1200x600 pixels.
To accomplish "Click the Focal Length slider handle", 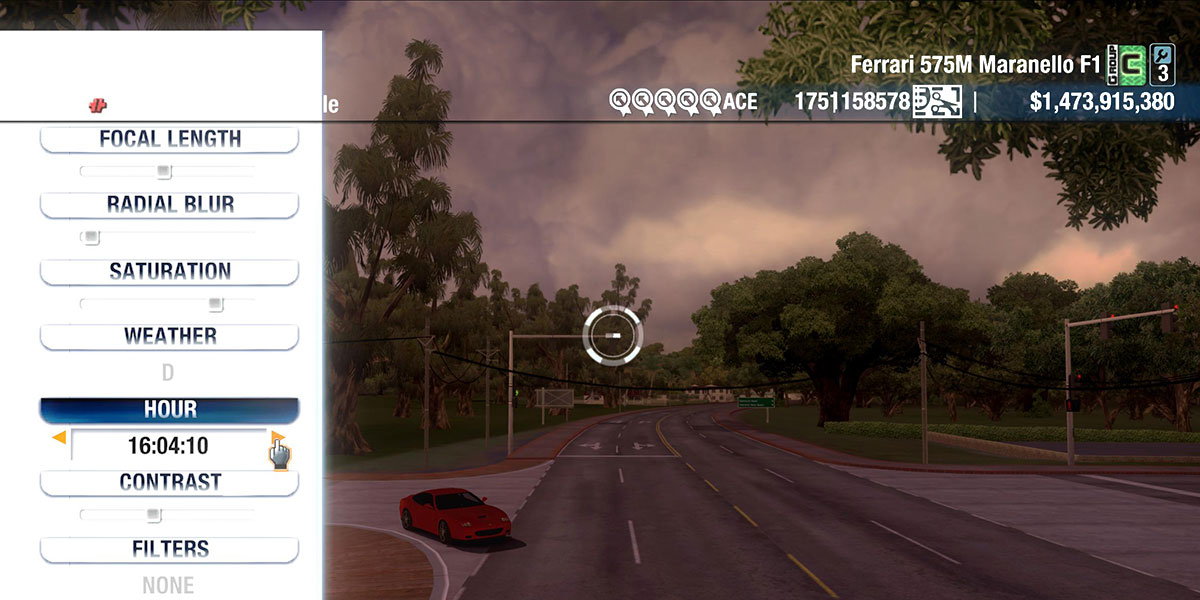I will [x=165, y=171].
